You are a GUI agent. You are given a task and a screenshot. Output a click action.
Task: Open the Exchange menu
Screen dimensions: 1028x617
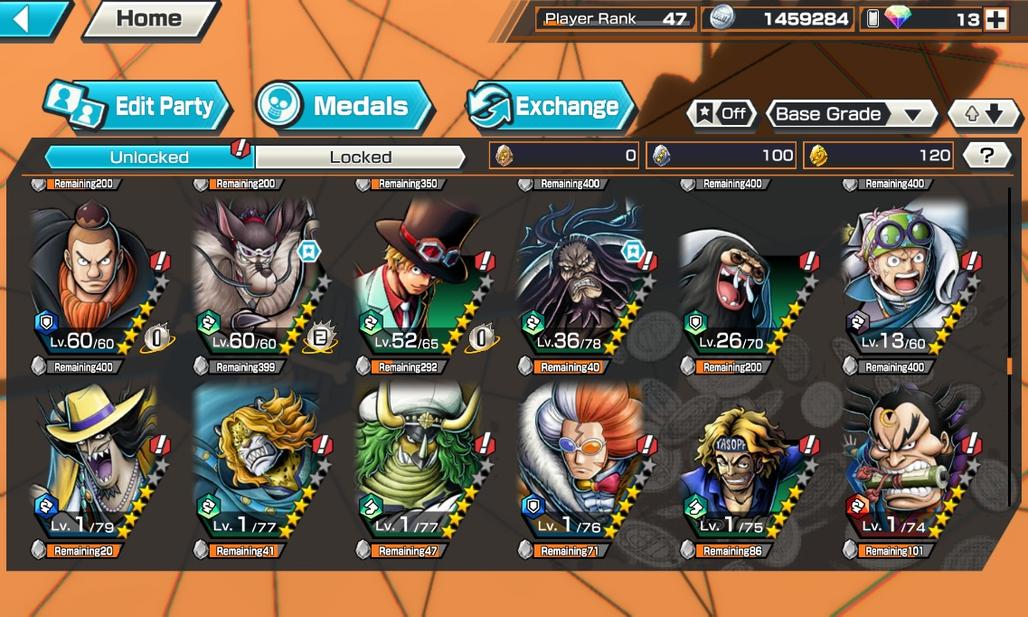(x=551, y=106)
